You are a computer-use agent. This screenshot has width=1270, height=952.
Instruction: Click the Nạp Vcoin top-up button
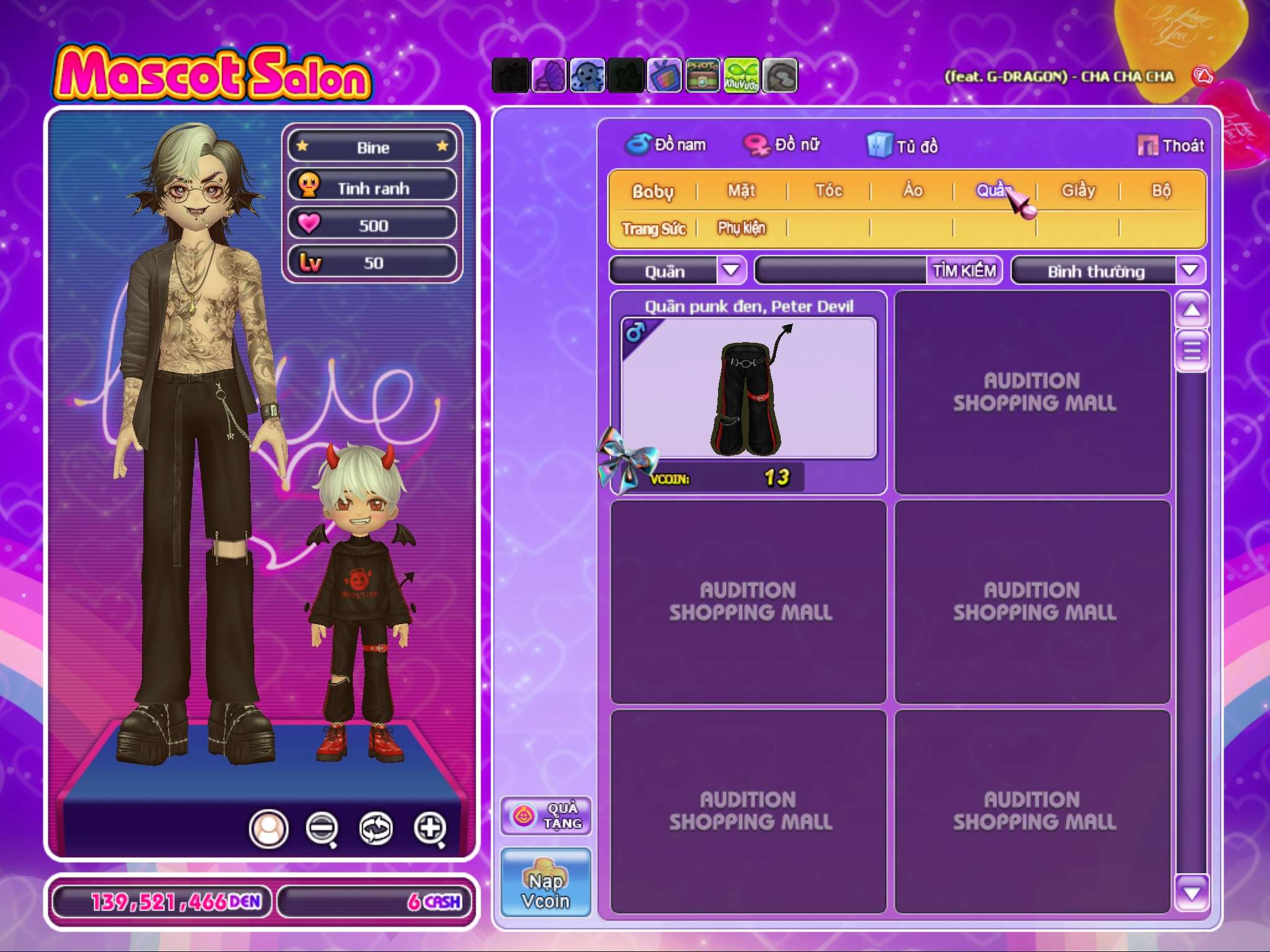[546, 882]
